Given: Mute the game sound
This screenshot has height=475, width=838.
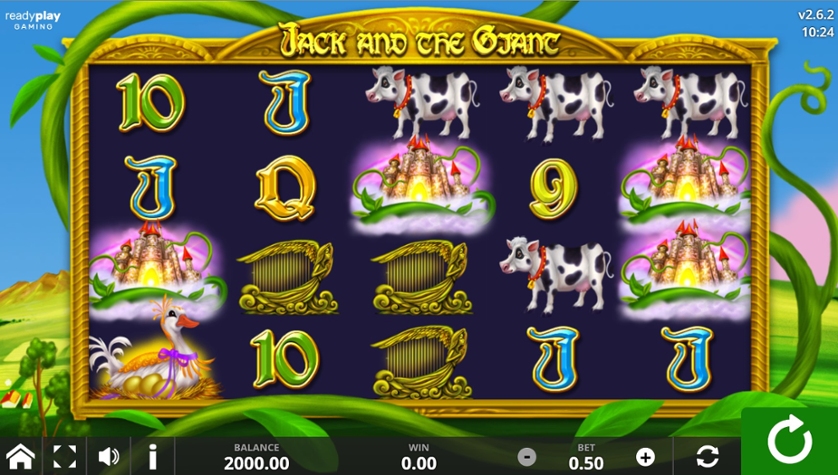Looking at the screenshot, I should click(x=108, y=457).
